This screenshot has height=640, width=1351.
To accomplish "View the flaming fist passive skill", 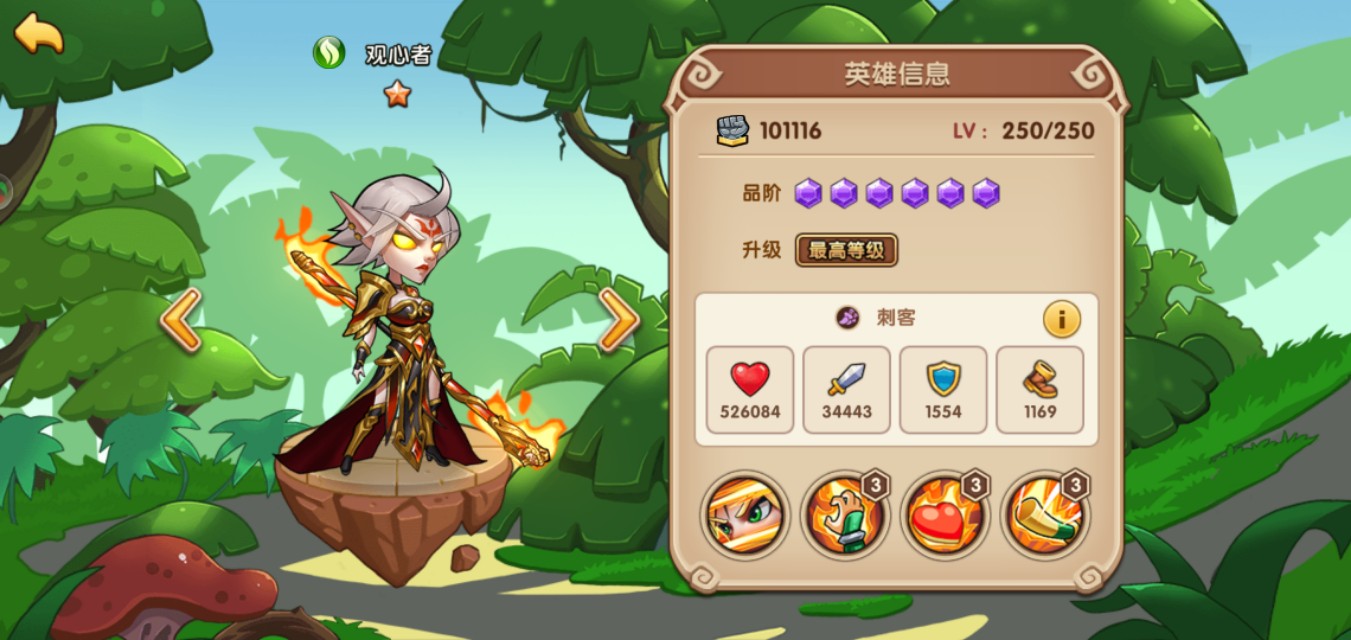I will (x=844, y=515).
